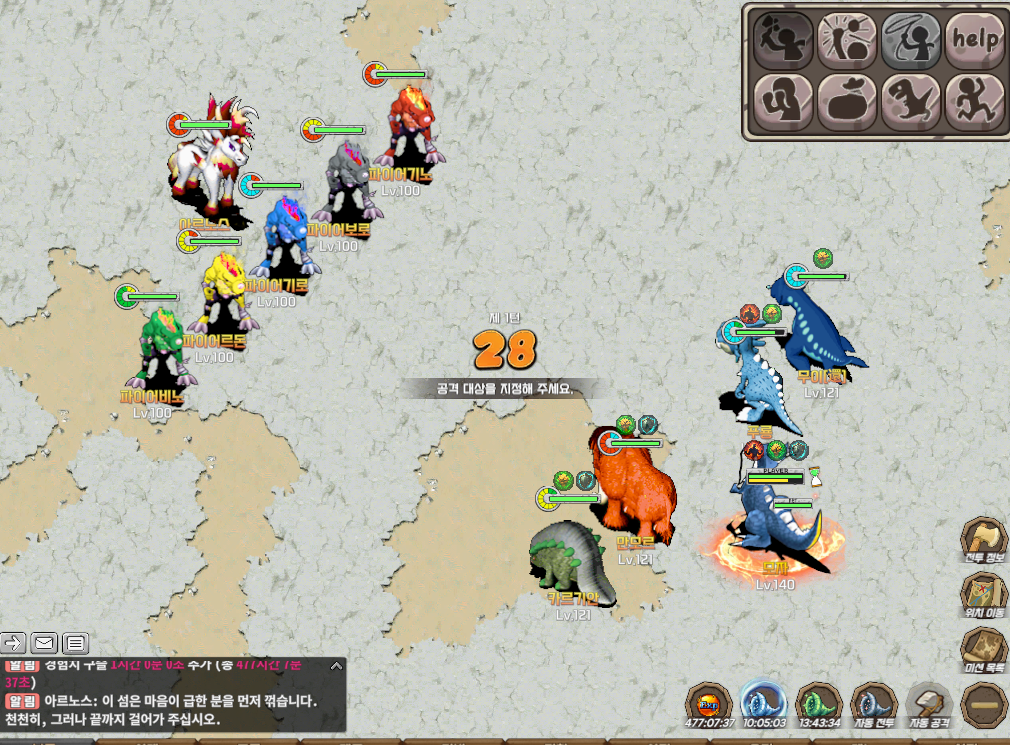Choose the running man flee command
1010x745 pixels.
pyautogui.click(x=975, y=102)
